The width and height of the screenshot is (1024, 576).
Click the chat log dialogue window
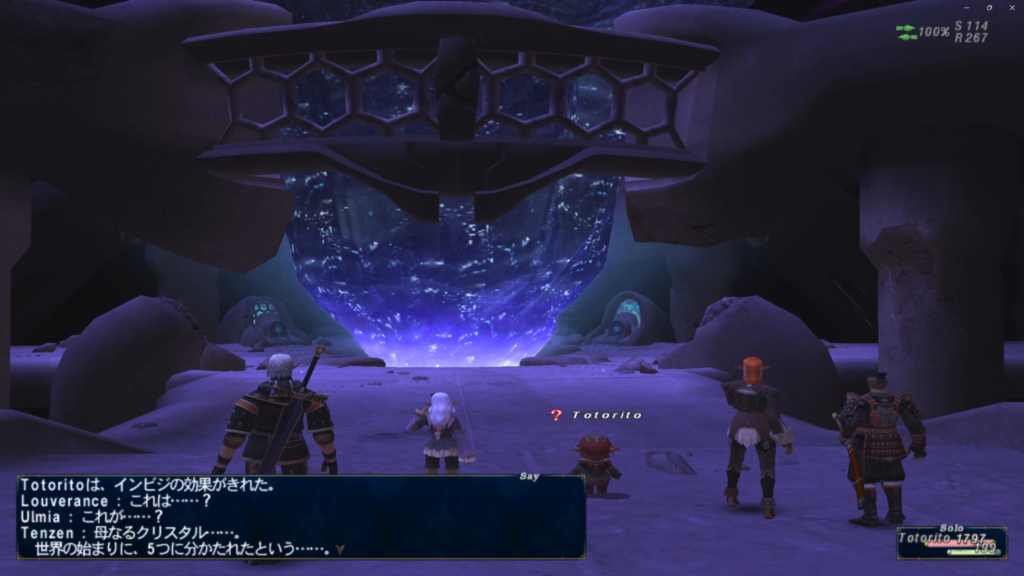(300, 516)
